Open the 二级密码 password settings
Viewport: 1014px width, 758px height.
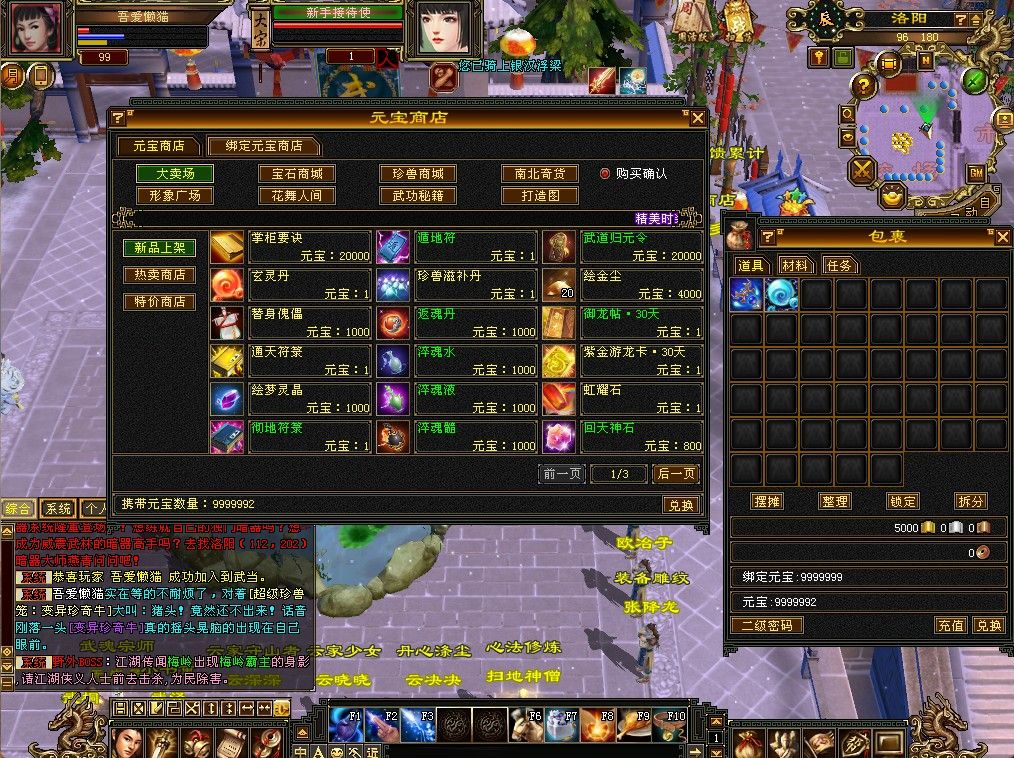tap(767, 625)
